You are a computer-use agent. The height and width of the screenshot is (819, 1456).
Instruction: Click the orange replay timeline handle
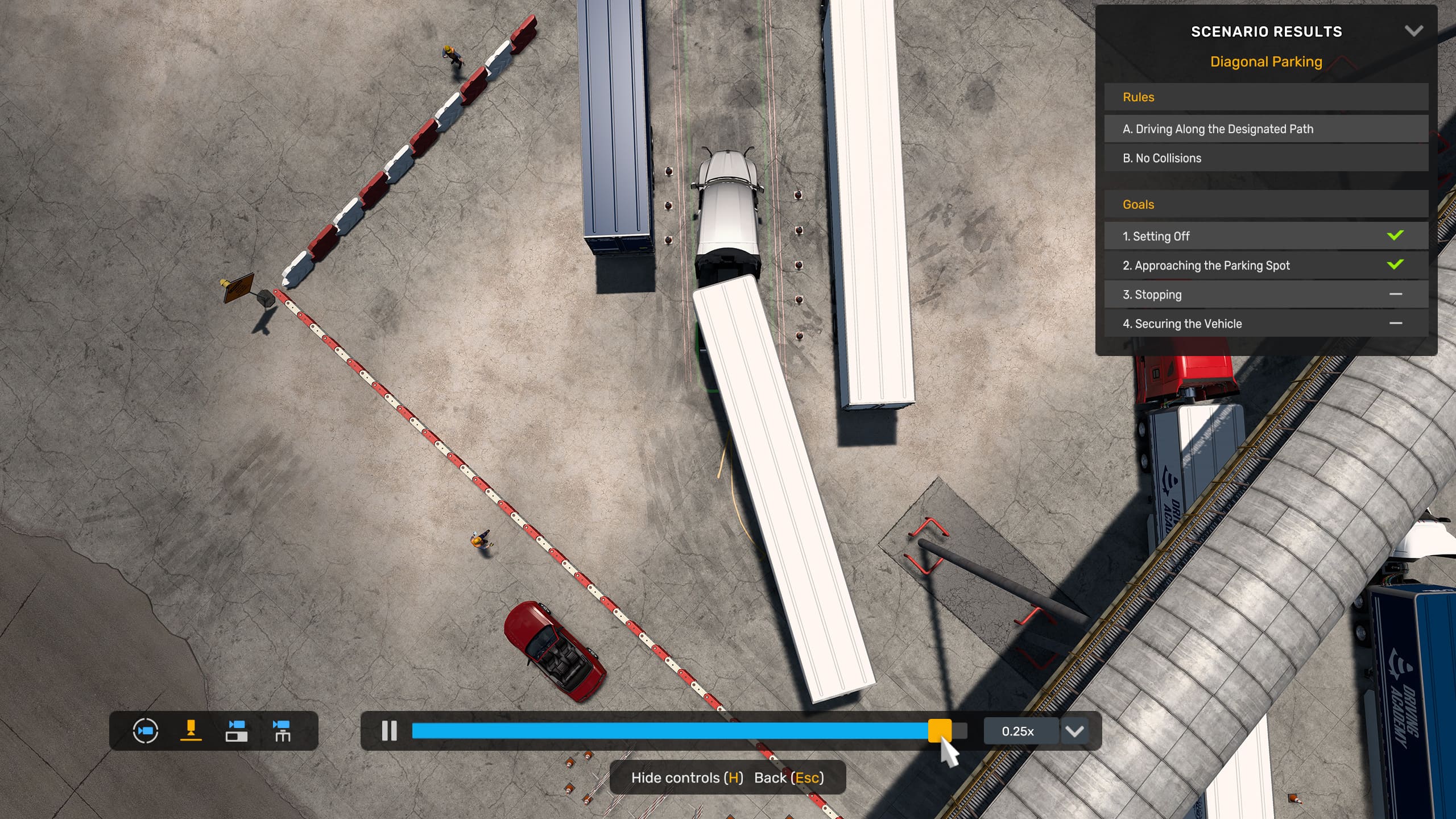(x=940, y=731)
